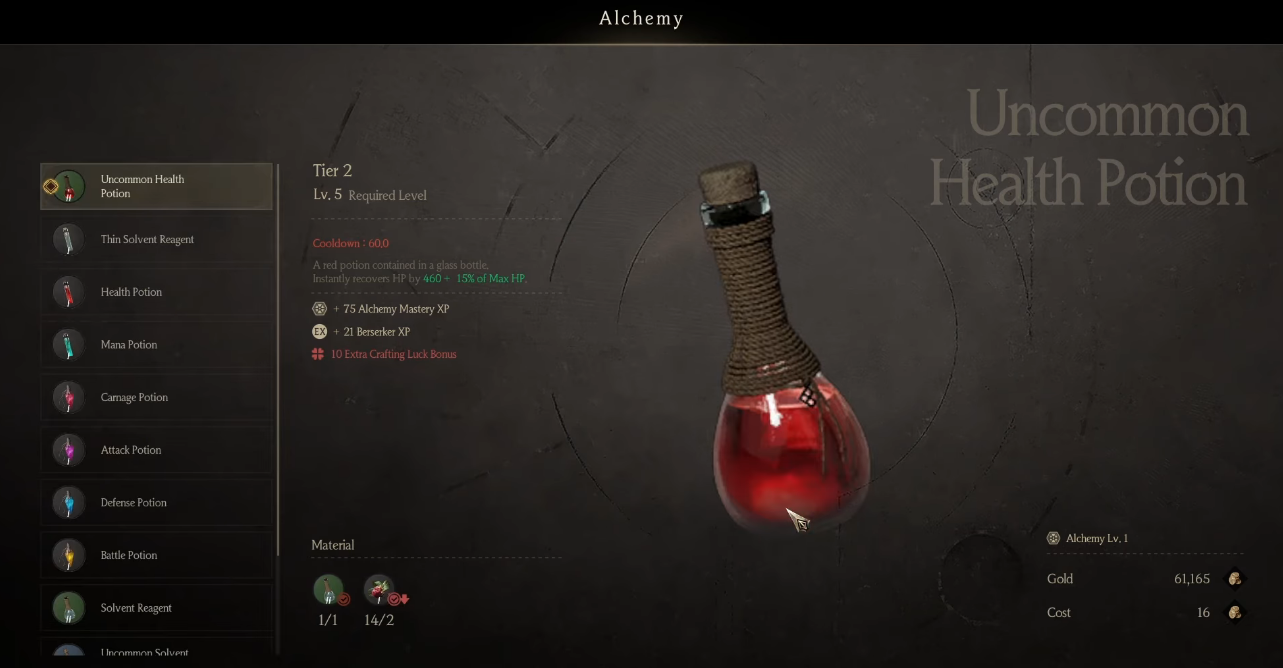
Task: Choose the Defense Potion recipe
Action: coord(156,503)
